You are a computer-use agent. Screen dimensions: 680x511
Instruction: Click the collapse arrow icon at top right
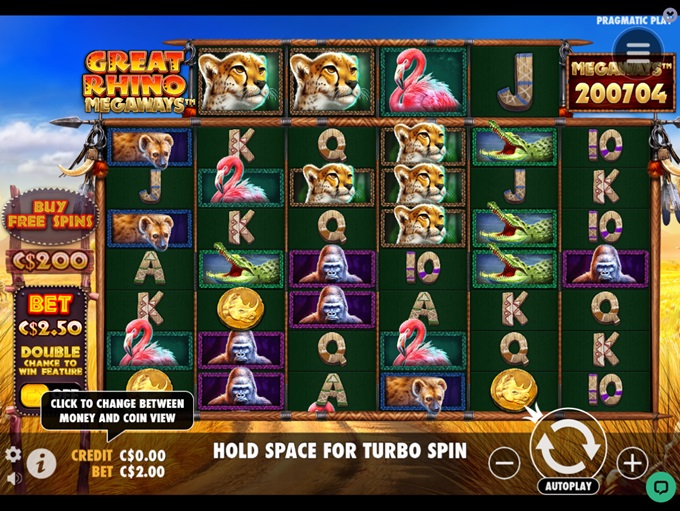pos(669,15)
